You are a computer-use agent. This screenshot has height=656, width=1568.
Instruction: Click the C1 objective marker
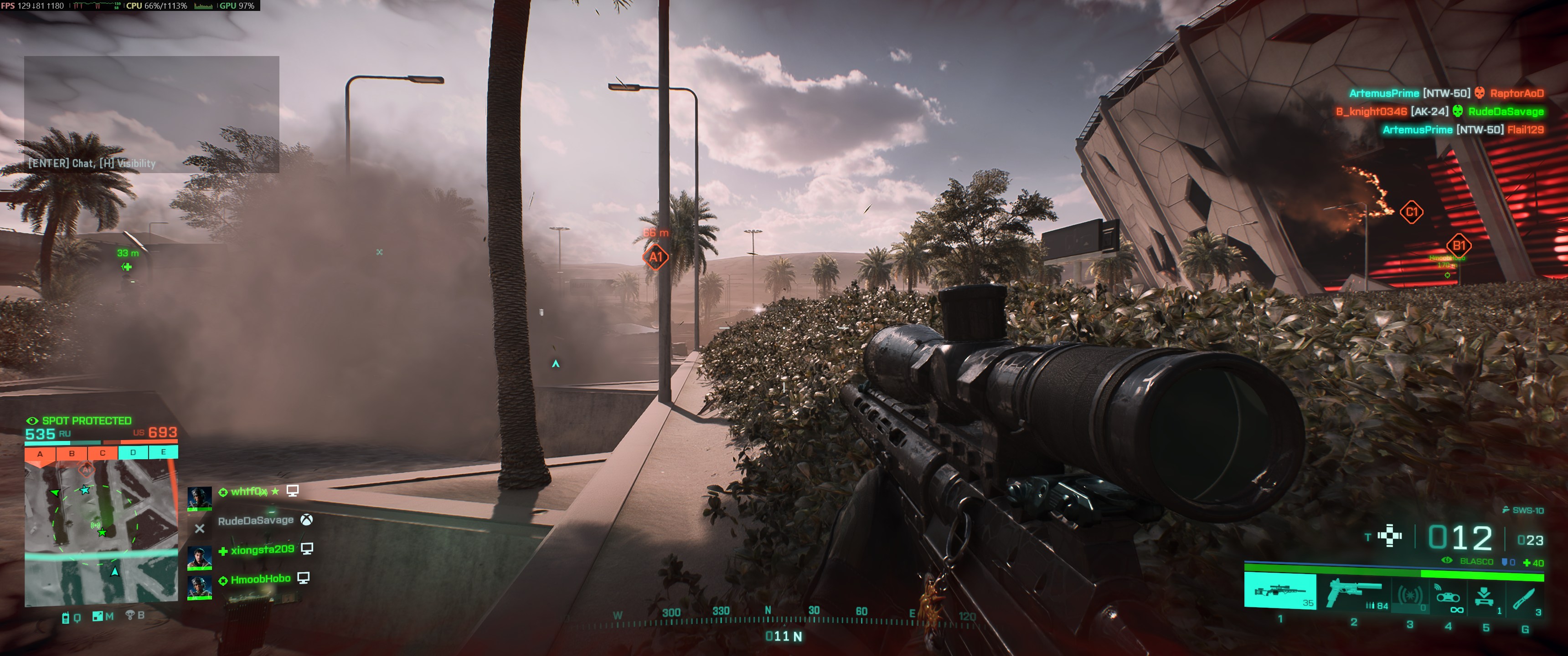1411,212
